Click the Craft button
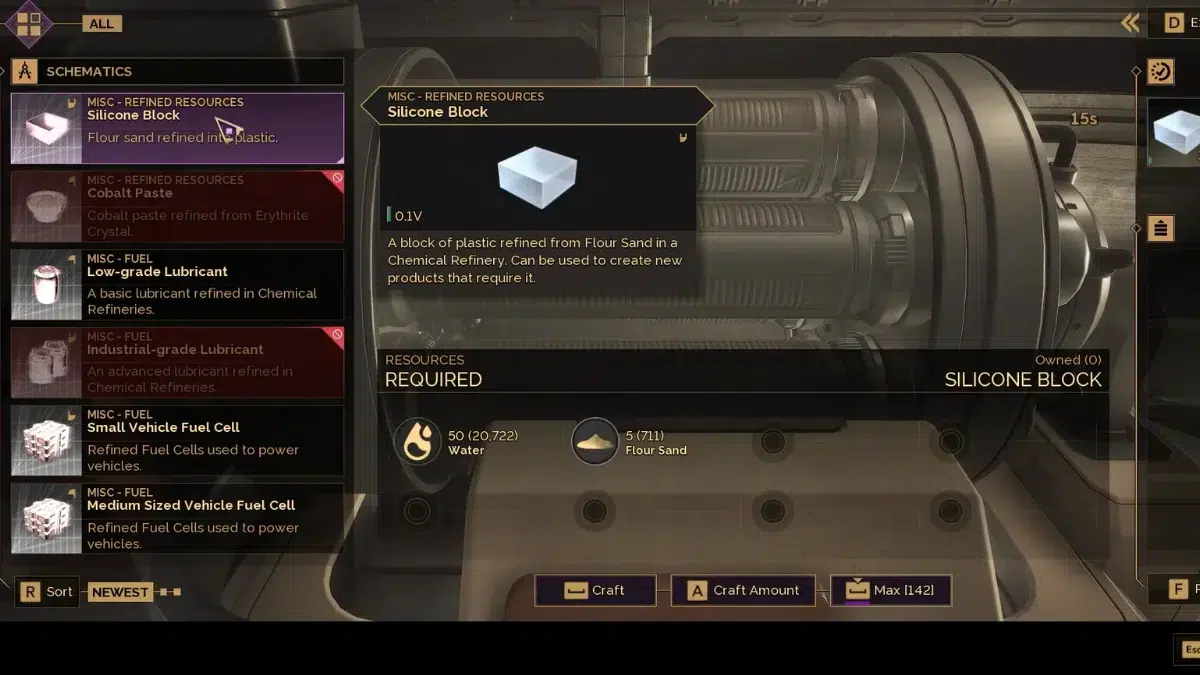Screen dimensions: 1200x675 tap(595, 590)
